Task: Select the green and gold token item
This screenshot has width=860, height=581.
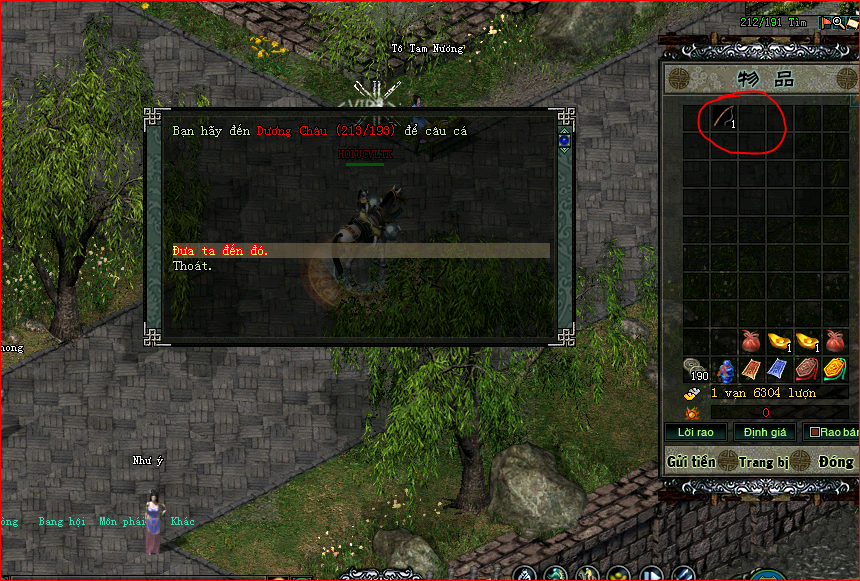Action: click(x=834, y=370)
